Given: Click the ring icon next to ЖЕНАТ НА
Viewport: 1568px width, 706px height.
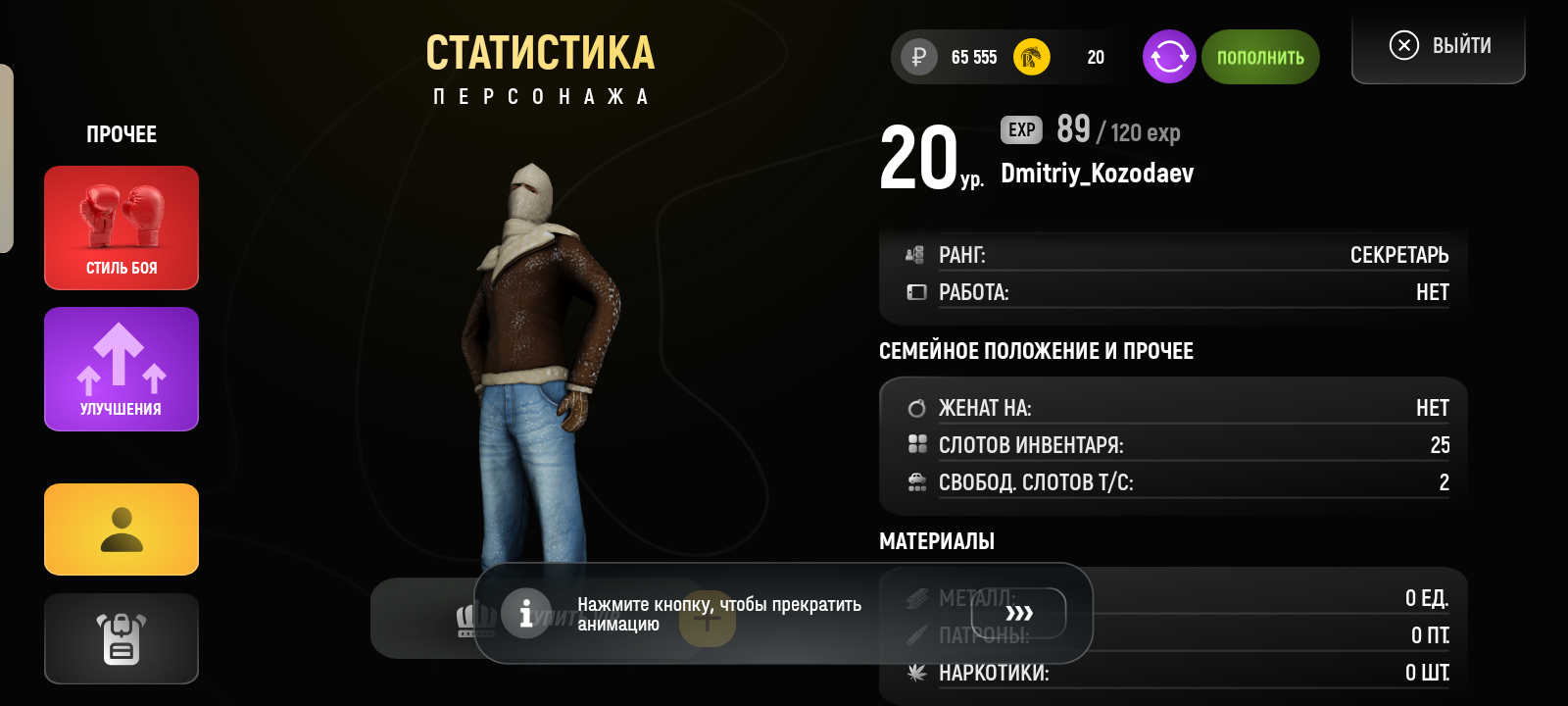Looking at the screenshot, I should (917, 406).
